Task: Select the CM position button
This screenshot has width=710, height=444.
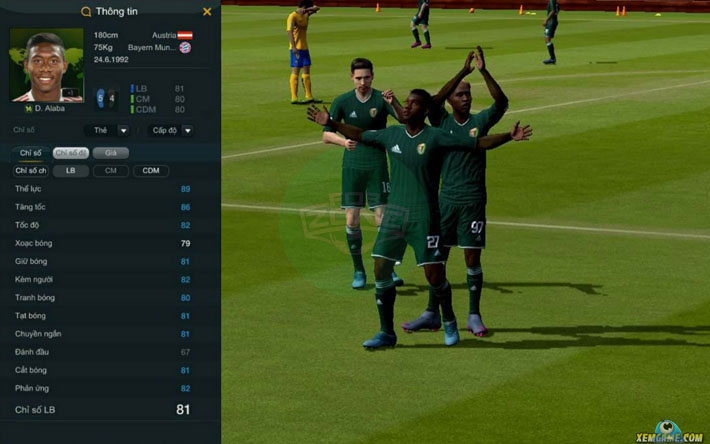Action: click(110, 171)
